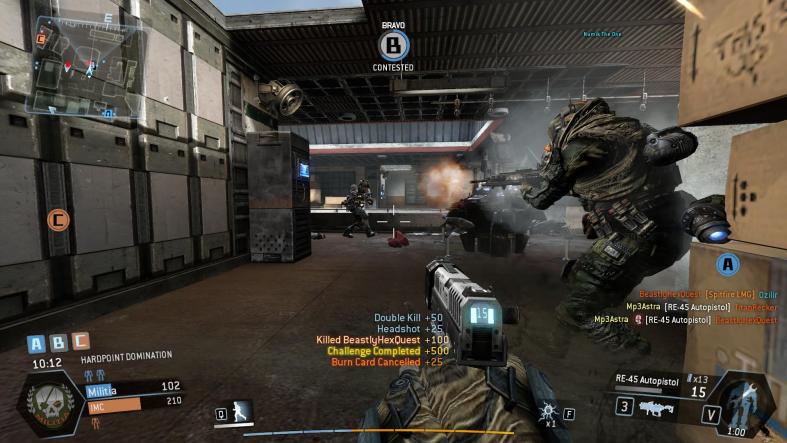This screenshot has height=443, width=787.
Task: Click the blue hardpoint A waypoint
Action: [728, 264]
